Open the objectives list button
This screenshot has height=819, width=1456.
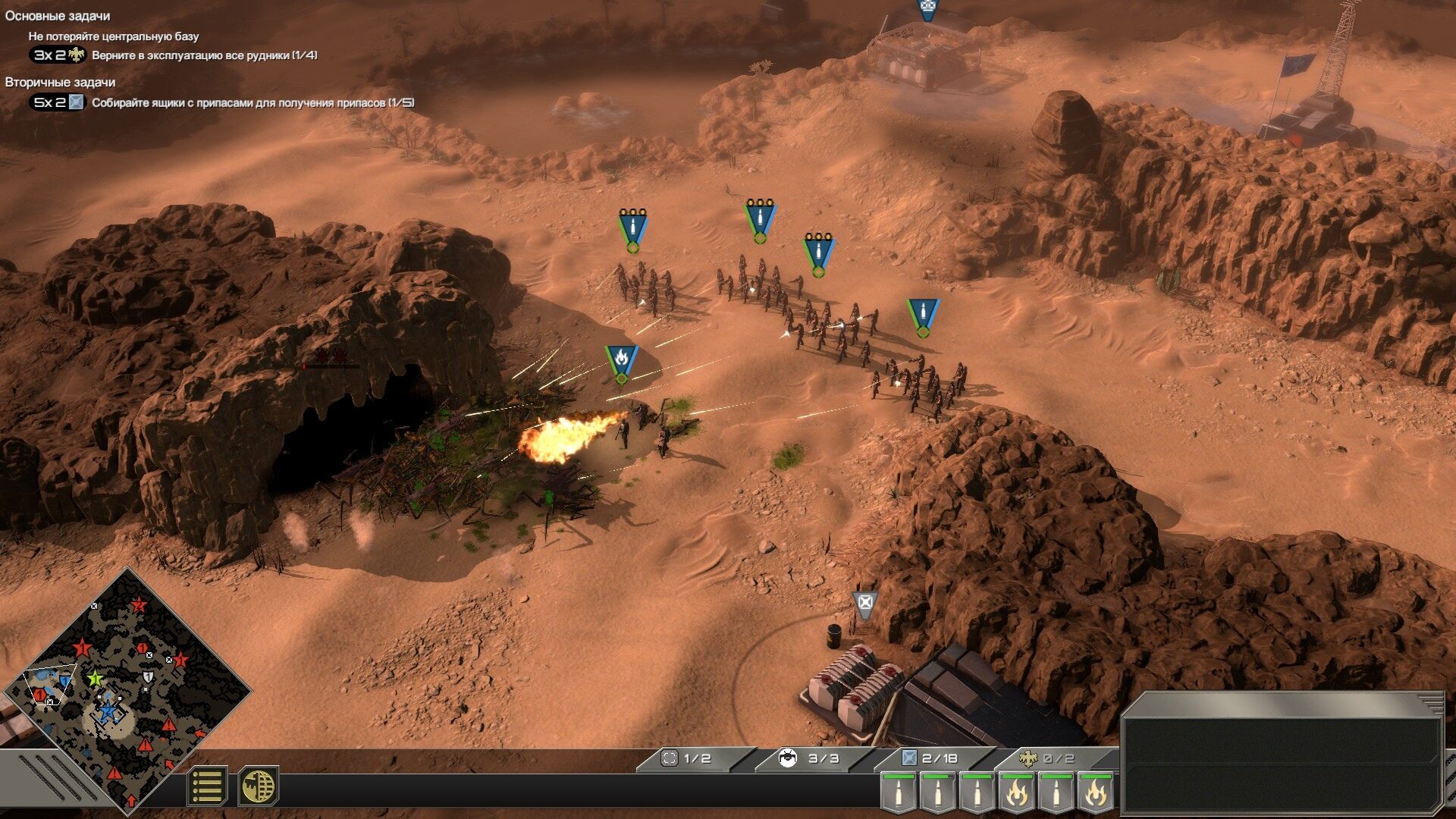(x=206, y=786)
